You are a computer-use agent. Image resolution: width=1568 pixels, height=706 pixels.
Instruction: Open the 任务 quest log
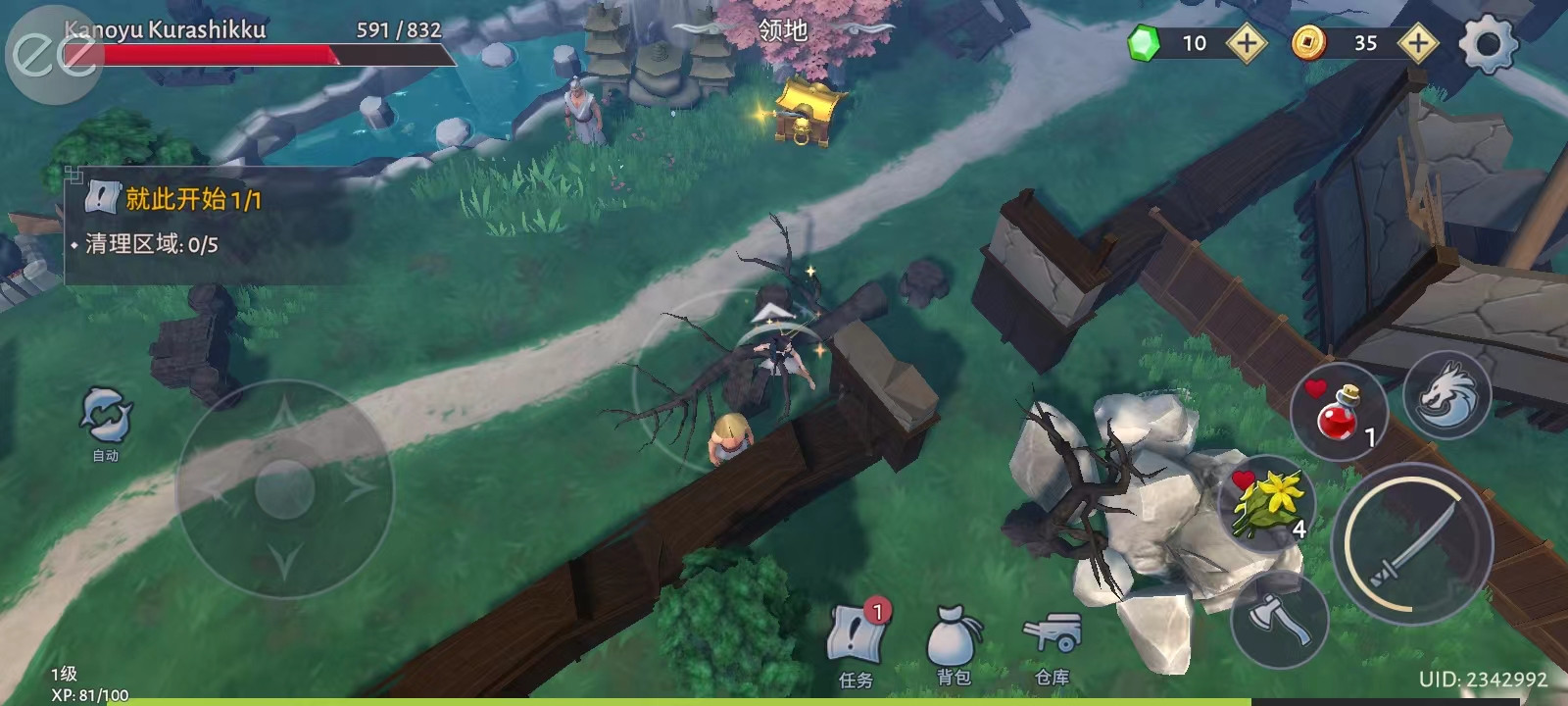857,644
